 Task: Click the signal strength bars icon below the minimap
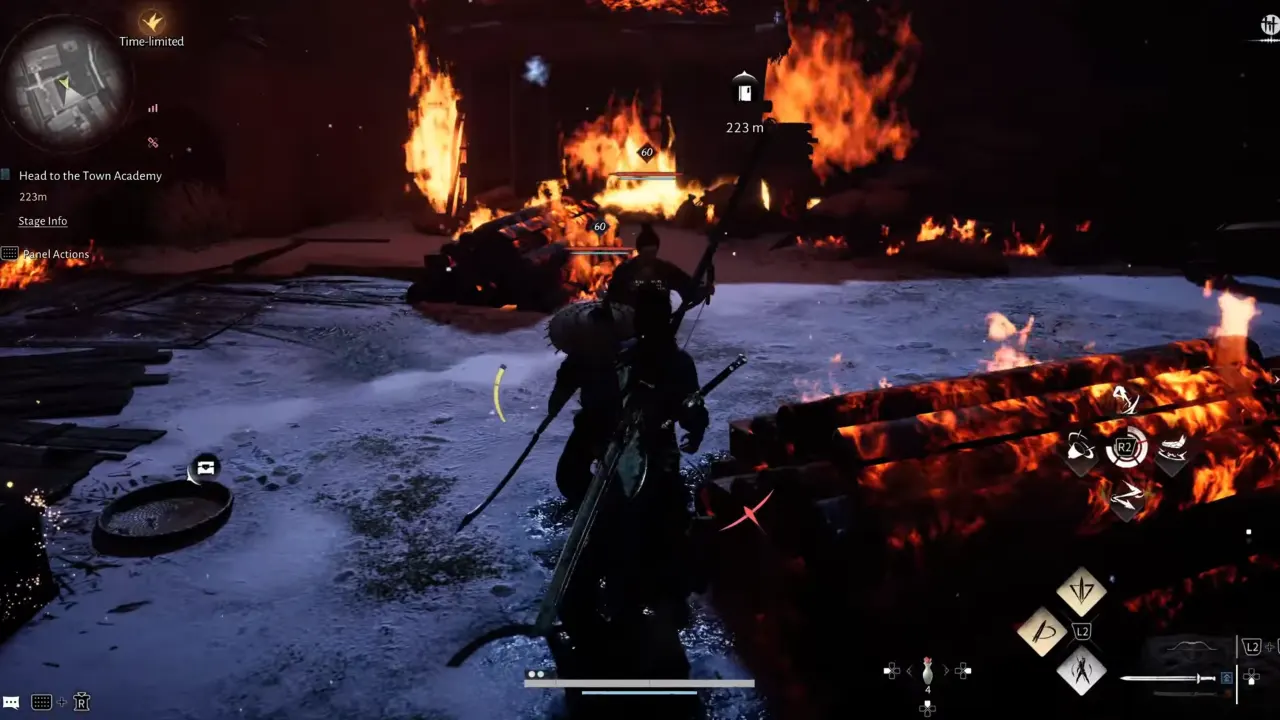point(154,107)
